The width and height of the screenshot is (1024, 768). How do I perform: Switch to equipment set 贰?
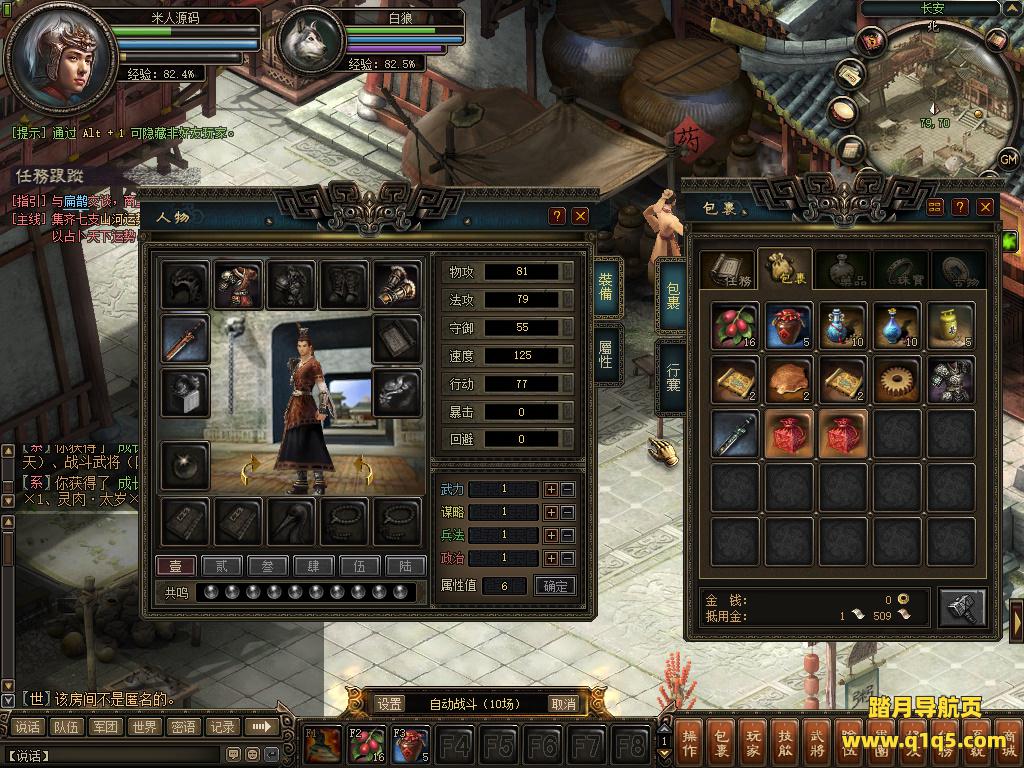221,566
